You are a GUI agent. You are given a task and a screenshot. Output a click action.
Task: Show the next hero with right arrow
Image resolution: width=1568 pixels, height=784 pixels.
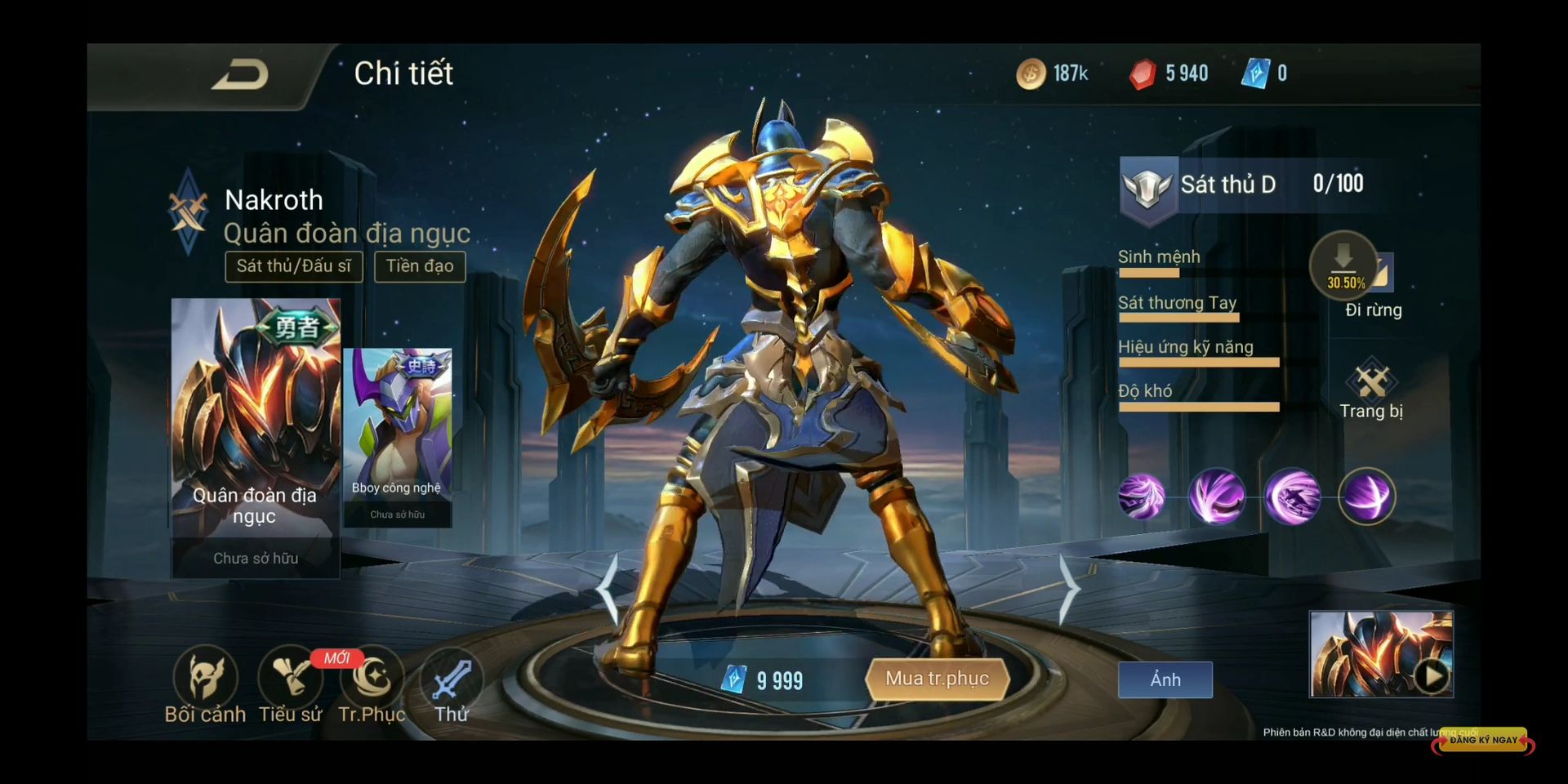click(1068, 590)
